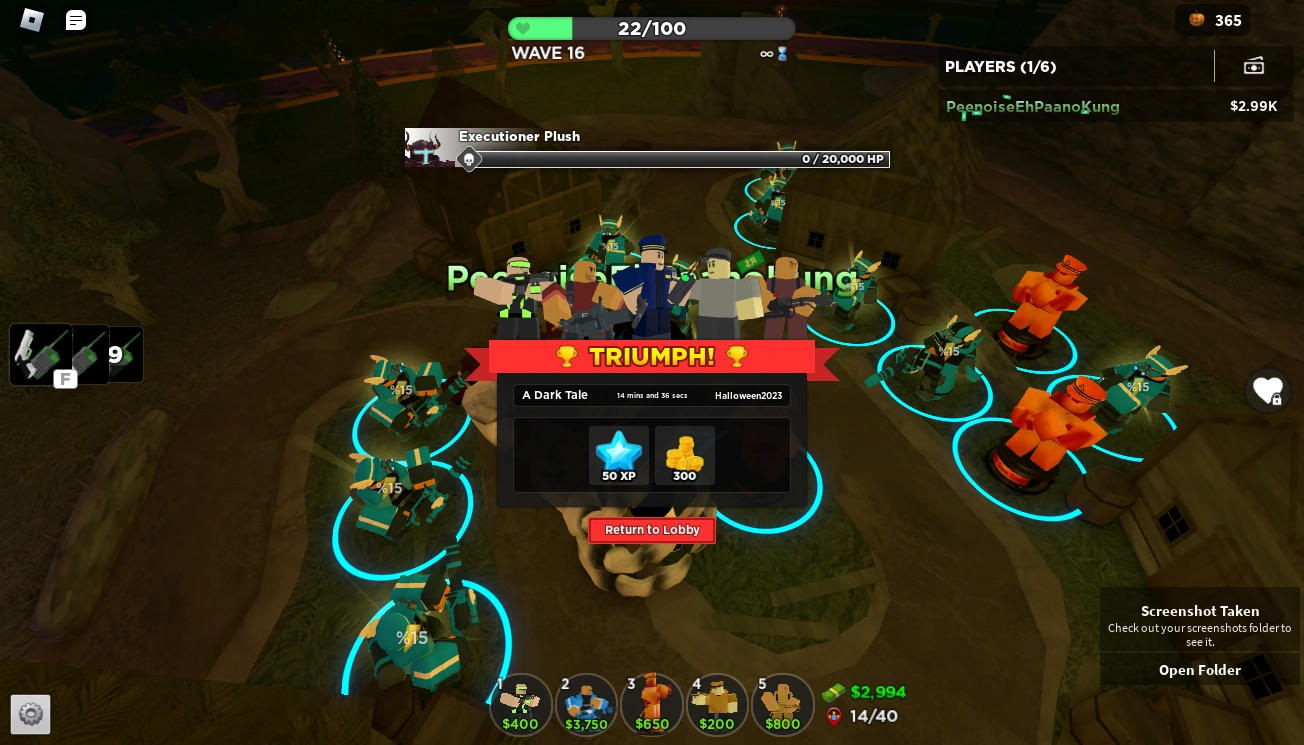Click Open Folder in the screenshot notification
This screenshot has height=745, width=1304.
click(1199, 670)
